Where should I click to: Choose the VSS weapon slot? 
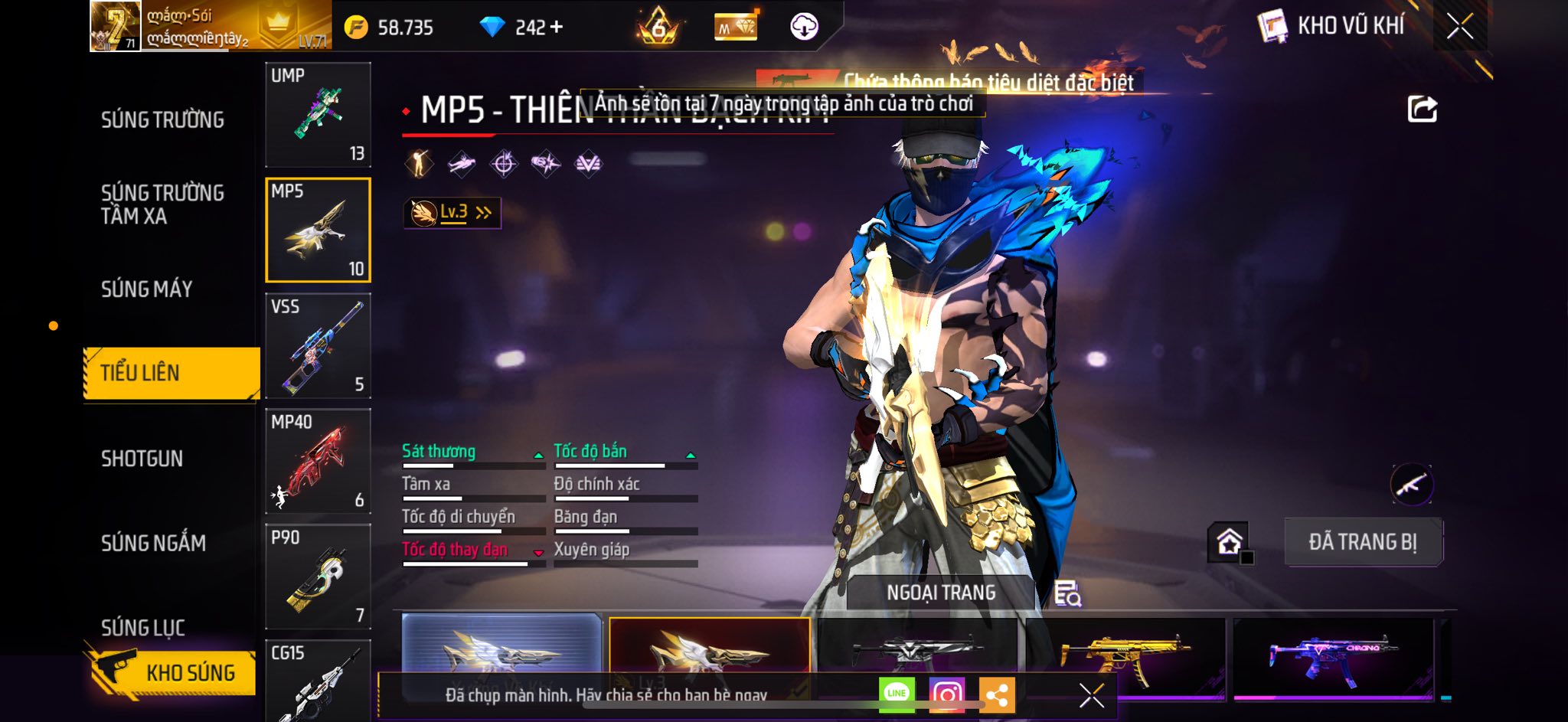point(318,345)
